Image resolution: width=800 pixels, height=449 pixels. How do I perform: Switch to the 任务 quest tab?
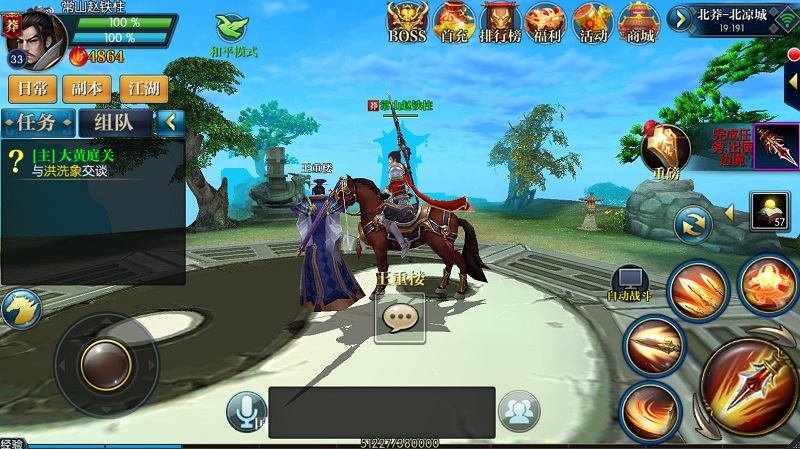[x=39, y=123]
